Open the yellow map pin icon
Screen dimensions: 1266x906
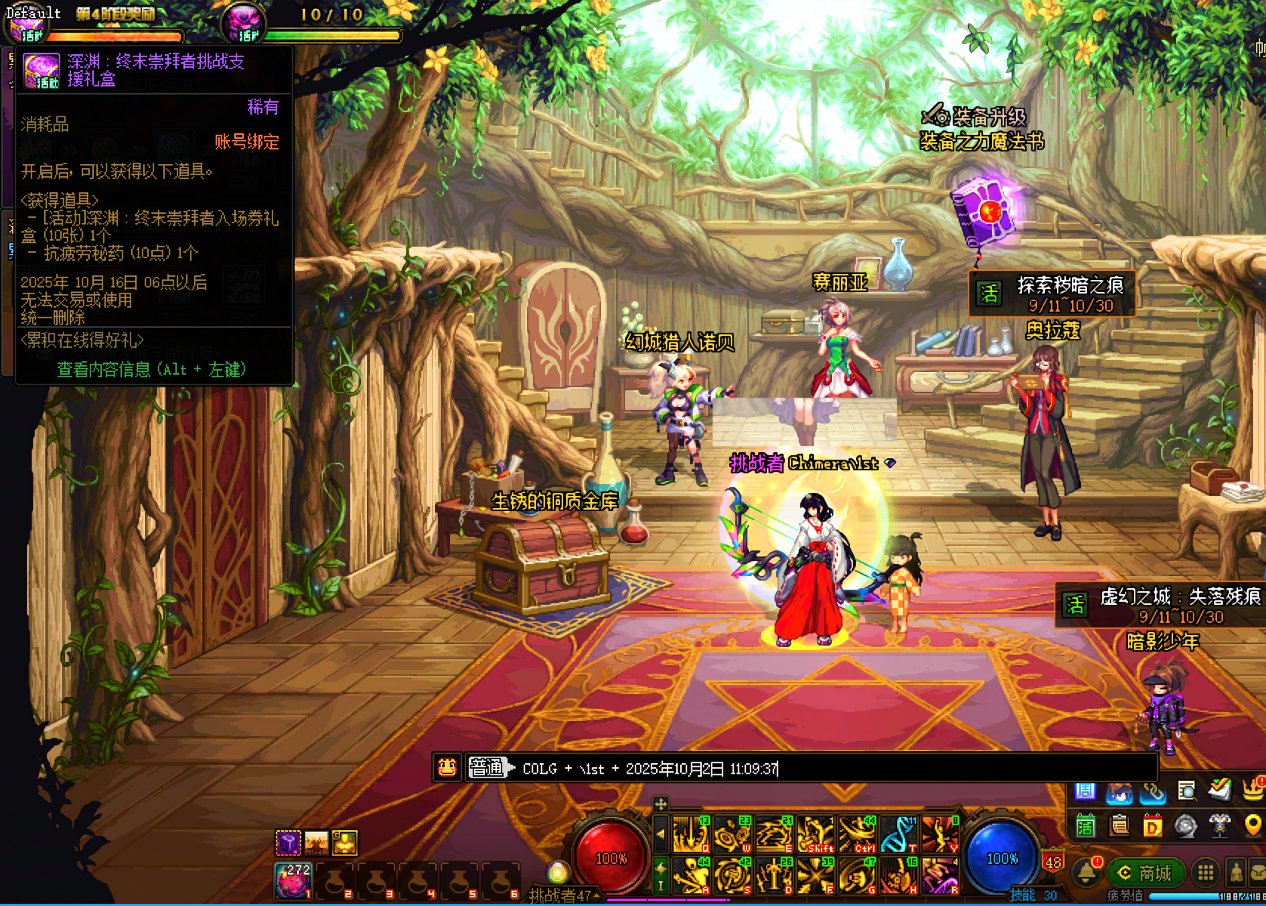1252,825
